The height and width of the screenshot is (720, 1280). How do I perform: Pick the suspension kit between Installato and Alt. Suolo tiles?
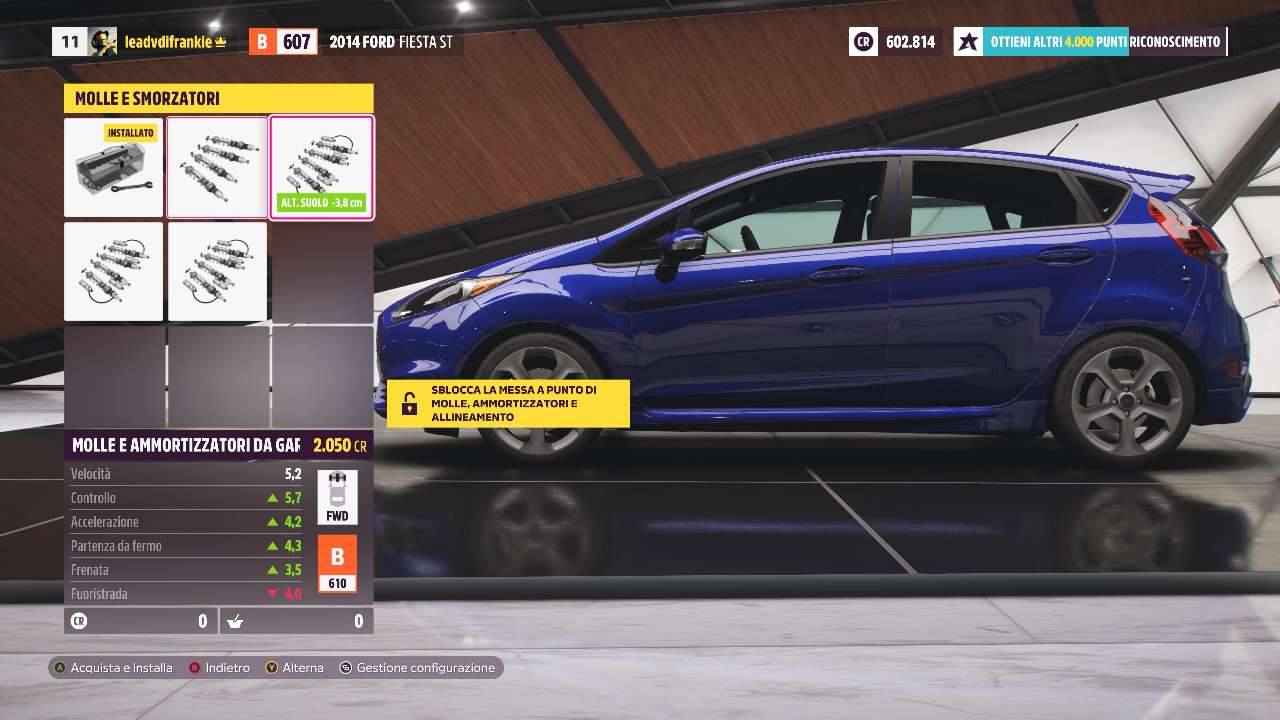coord(217,167)
